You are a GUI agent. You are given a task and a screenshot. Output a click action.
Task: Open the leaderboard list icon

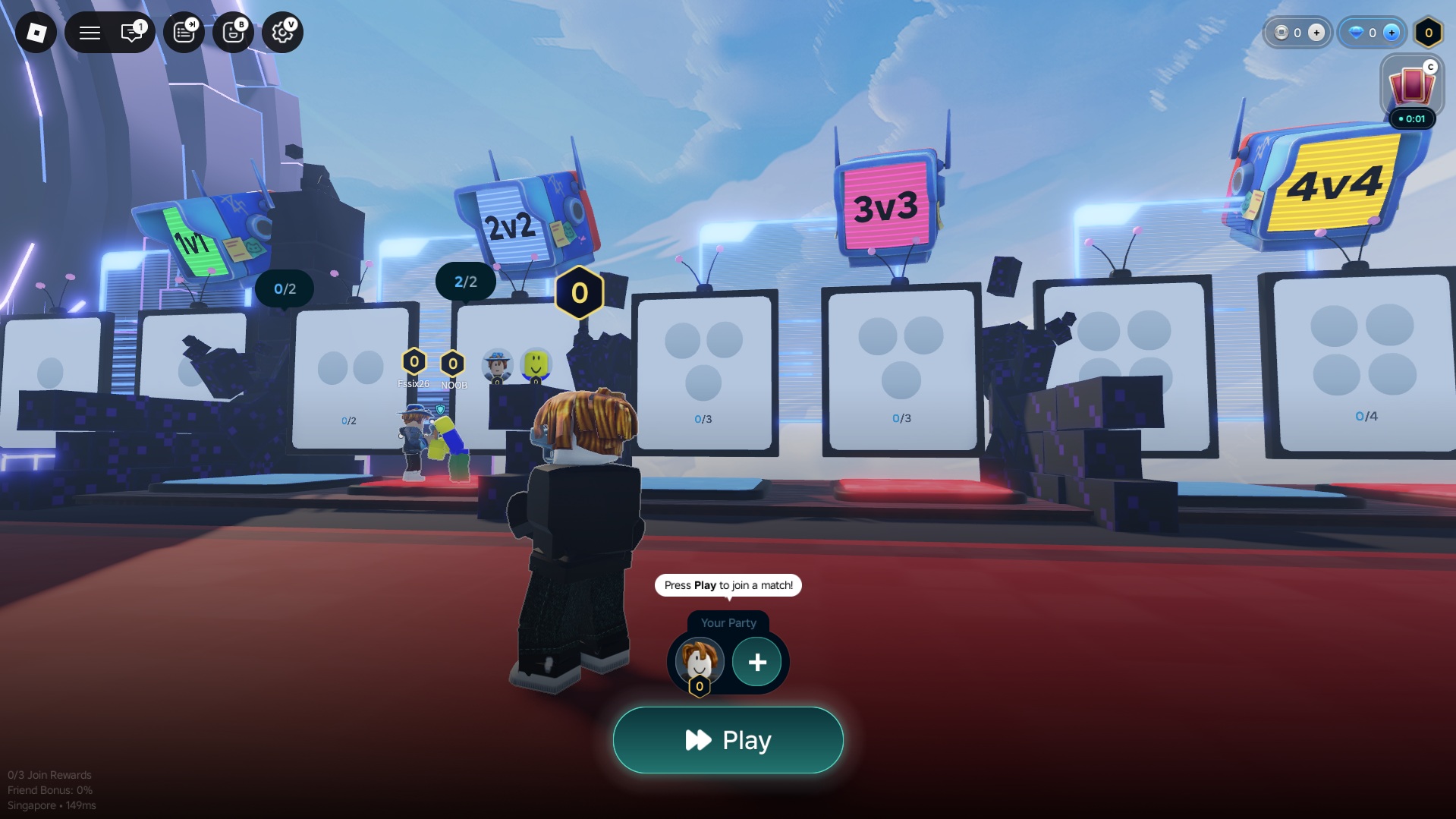[184, 32]
